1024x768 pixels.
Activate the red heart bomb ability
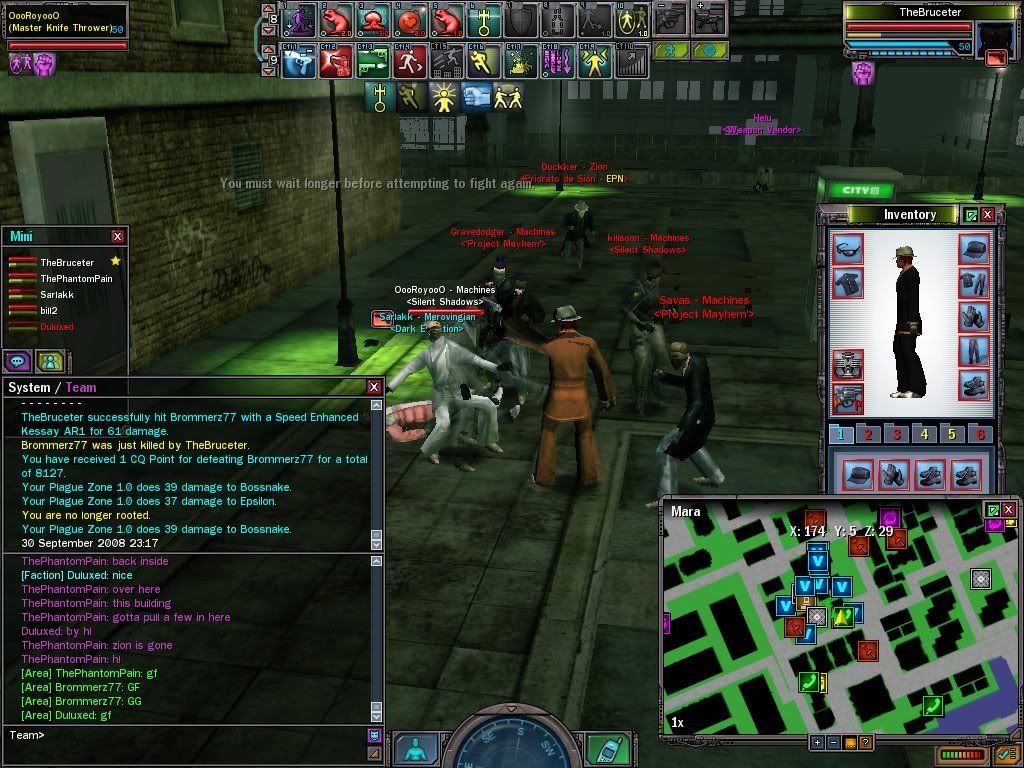408,19
